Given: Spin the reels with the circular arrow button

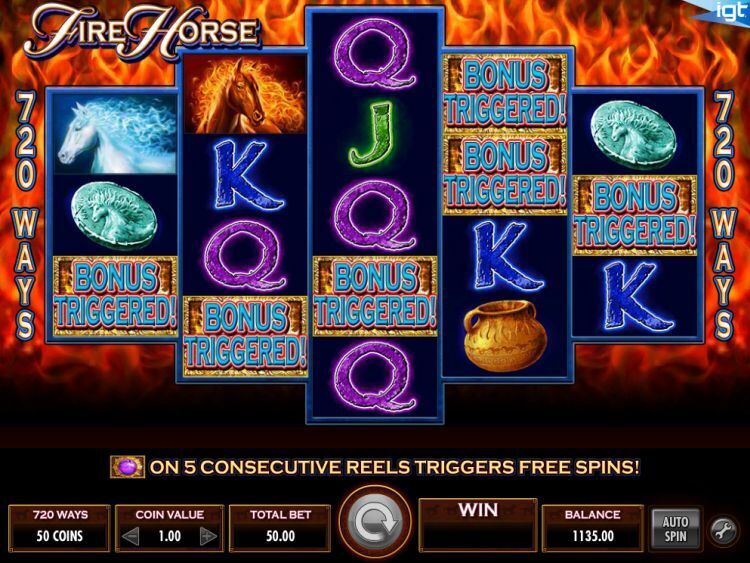Looking at the screenshot, I should (374, 523).
